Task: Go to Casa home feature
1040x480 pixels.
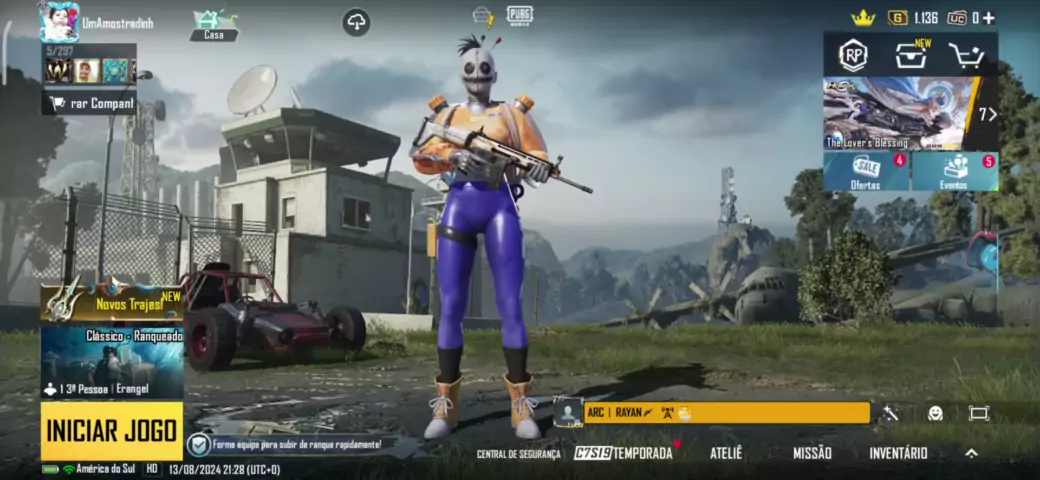Action: pyautogui.click(x=214, y=25)
